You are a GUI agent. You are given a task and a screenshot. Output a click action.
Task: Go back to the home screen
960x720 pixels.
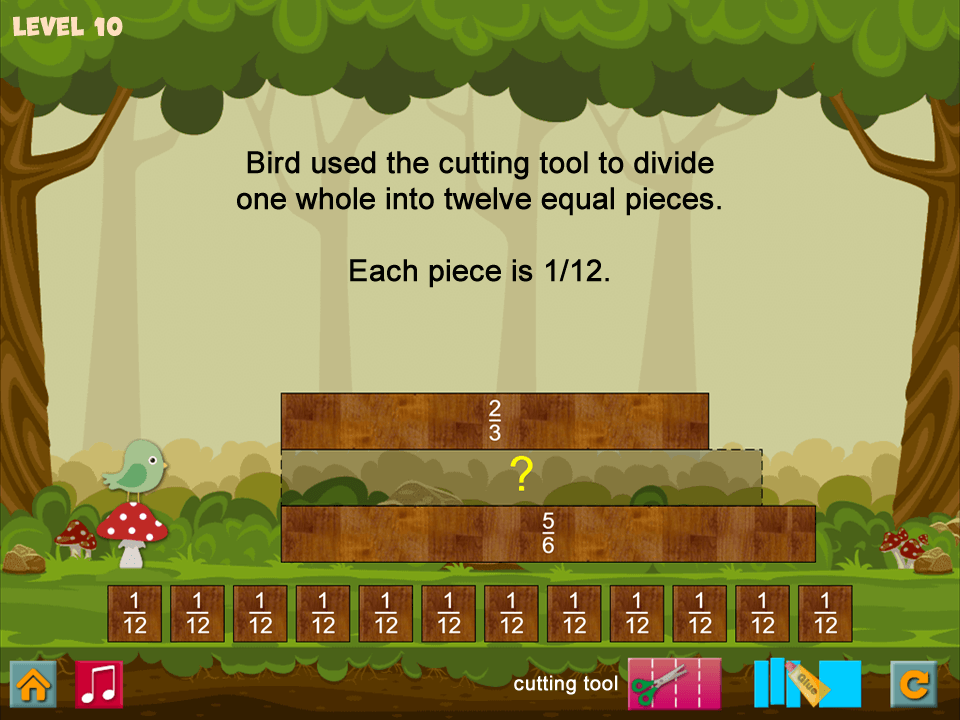[33, 685]
